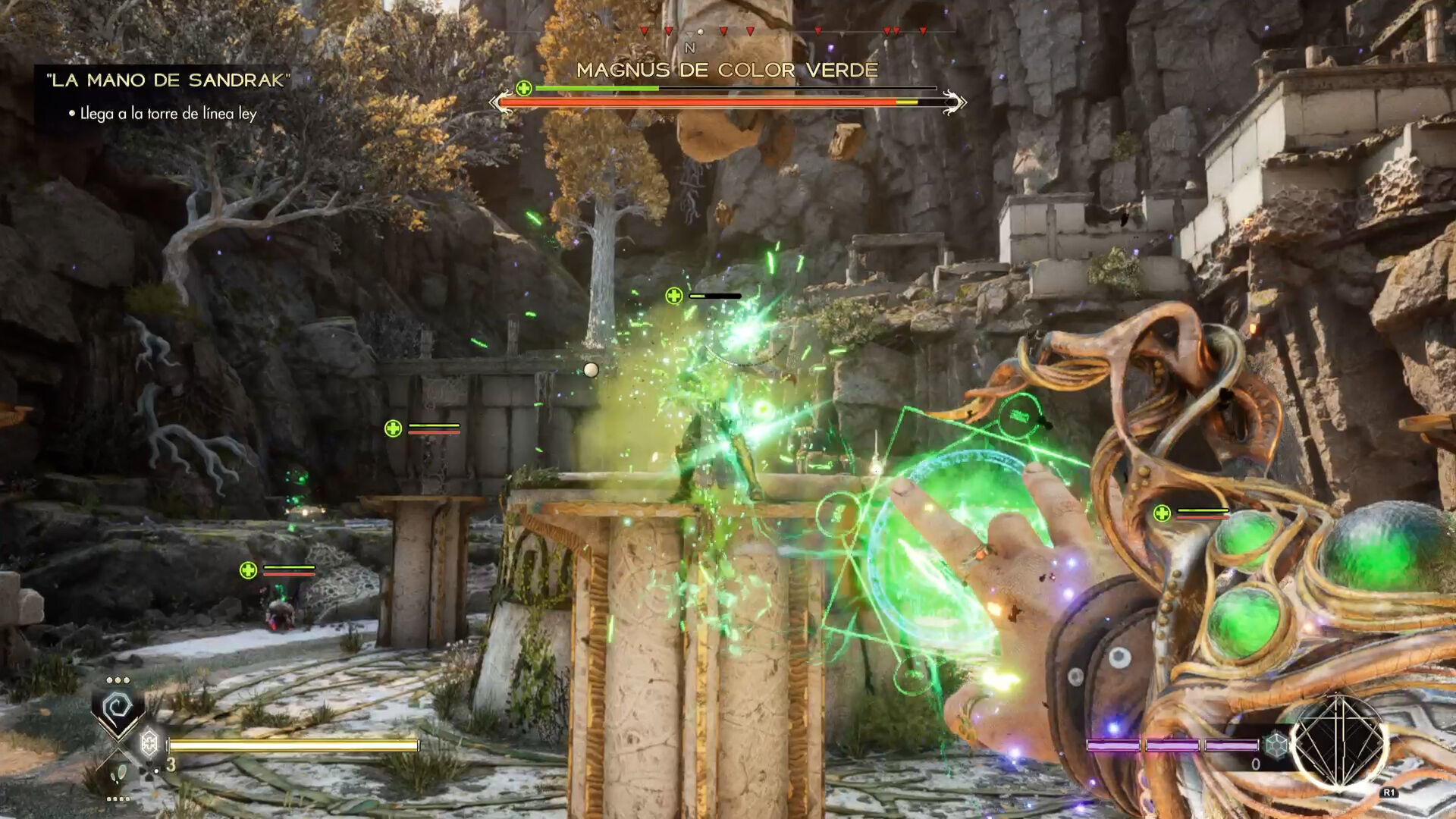
Task: Click the green plus icon beside the boss bar
Action: (x=524, y=89)
